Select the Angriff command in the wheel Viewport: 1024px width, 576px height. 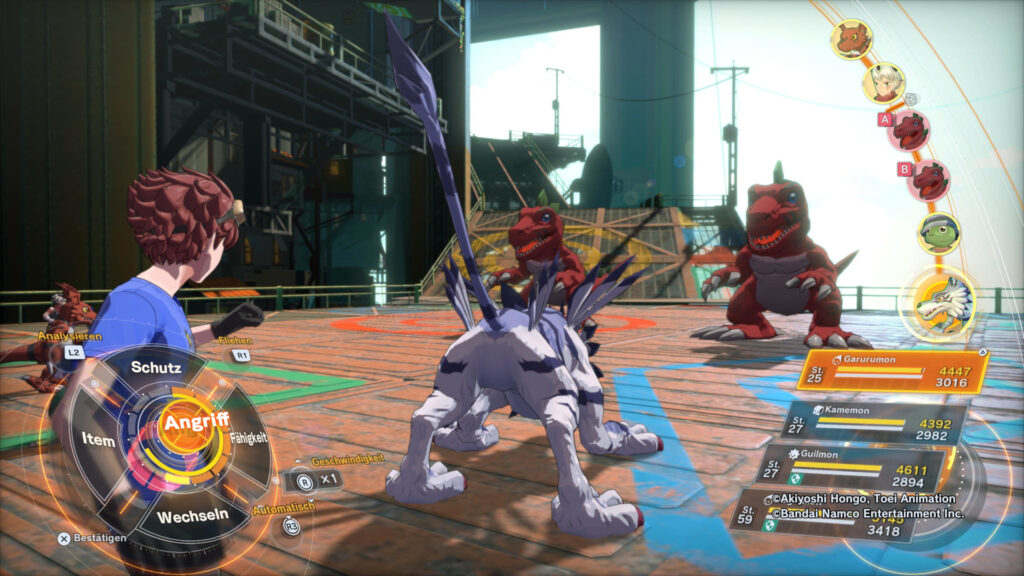[x=195, y=422]
